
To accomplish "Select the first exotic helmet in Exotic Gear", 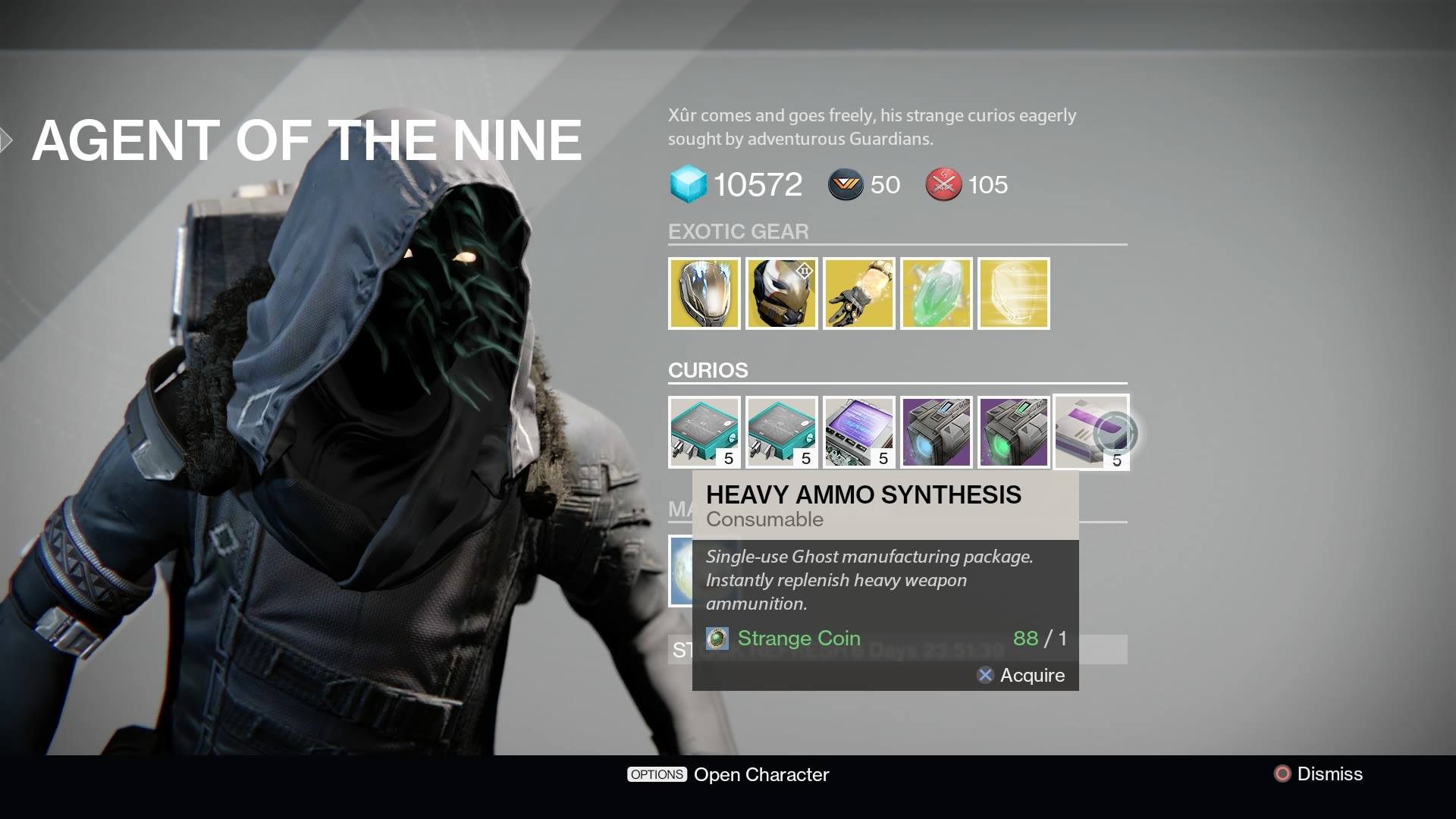I will coord(704,293).
